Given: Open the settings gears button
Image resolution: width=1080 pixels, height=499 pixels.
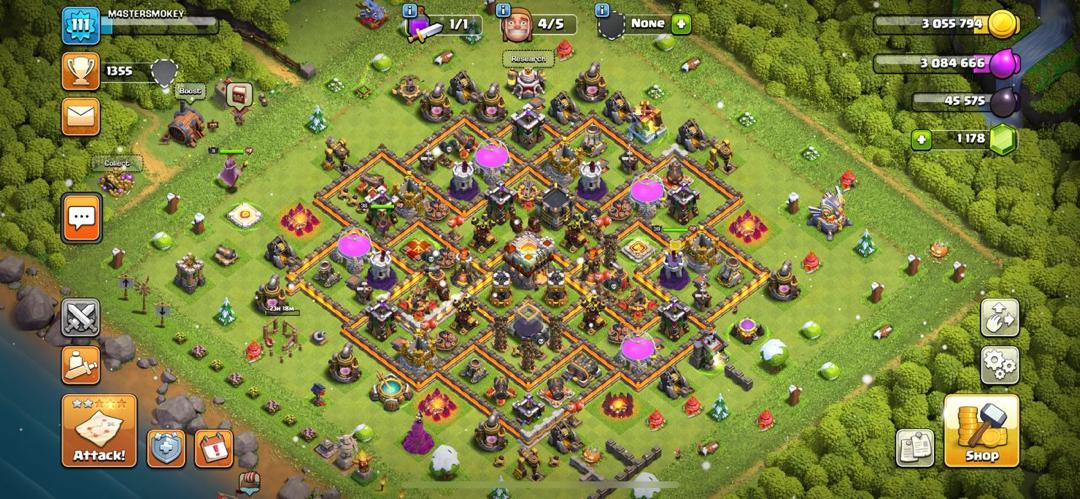Looking at the screenshot, I should [999, 364].
